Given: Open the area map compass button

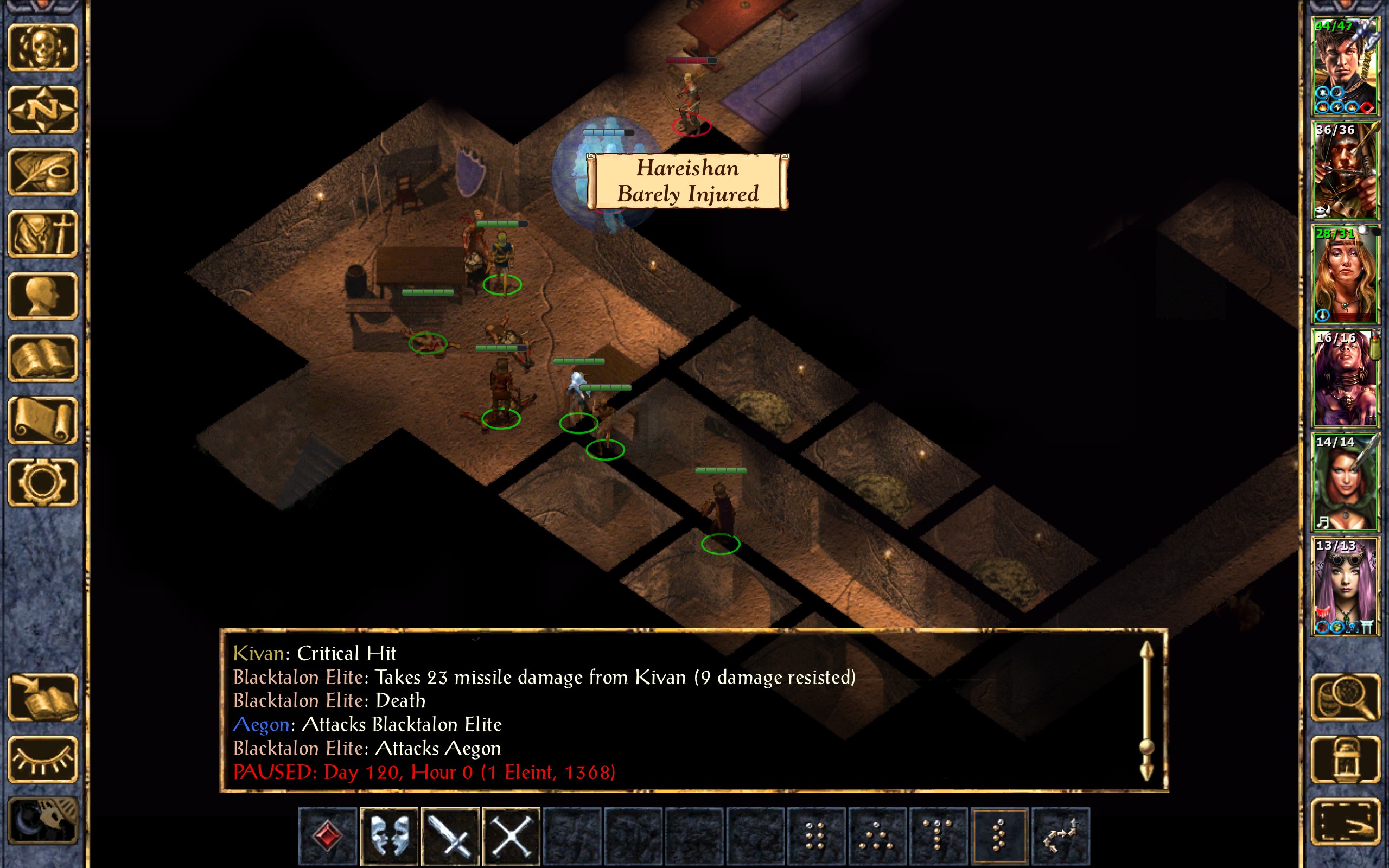Looking at the screenshot, I should point(43,110).
